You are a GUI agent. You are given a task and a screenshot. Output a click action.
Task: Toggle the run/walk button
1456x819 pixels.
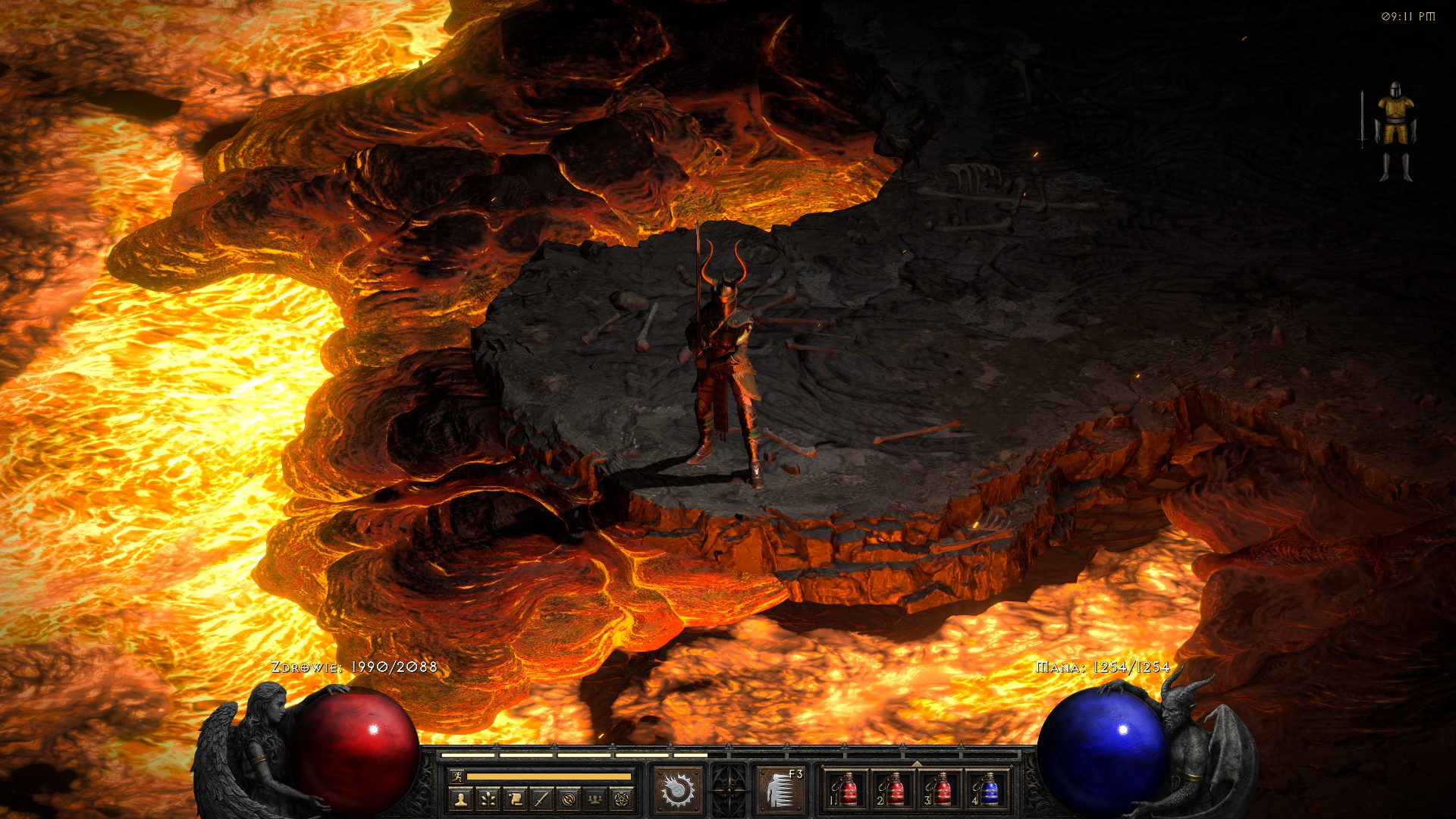coord(457,776)
